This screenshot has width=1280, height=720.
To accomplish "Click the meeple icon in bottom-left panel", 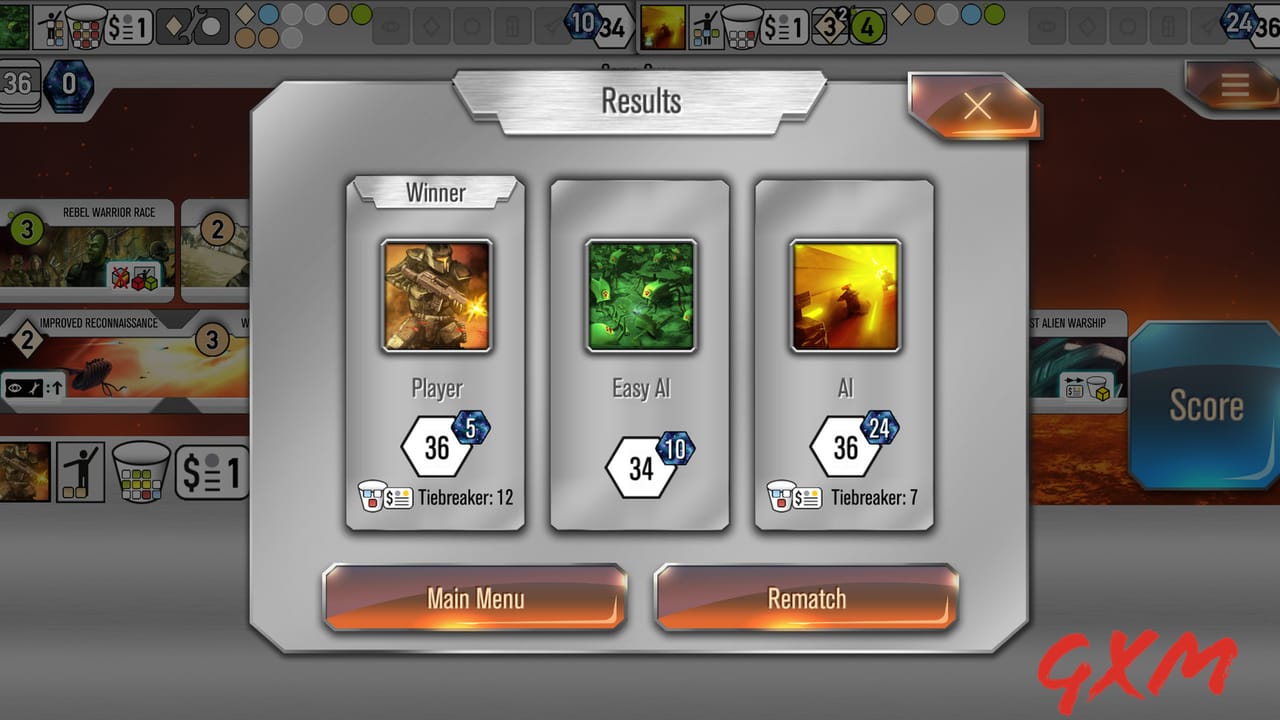I will pos(79,472).
